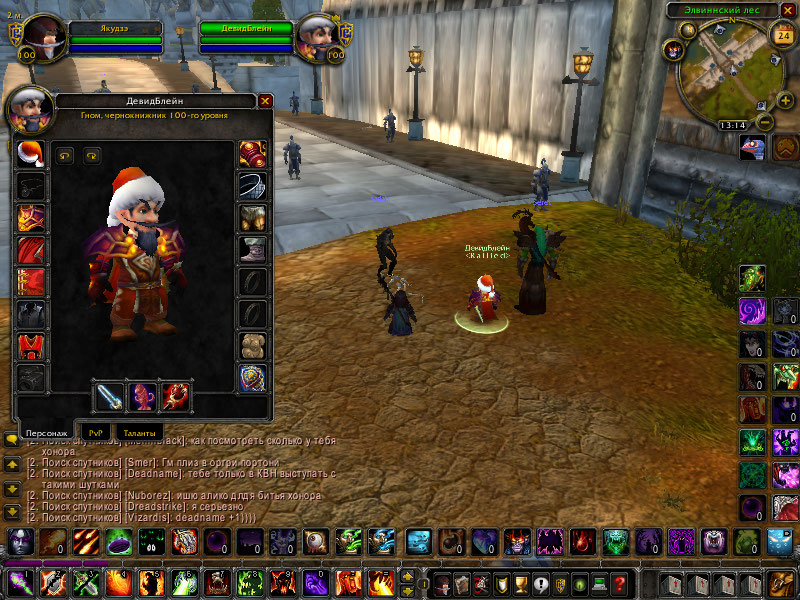Select the boots equipment slot
Viewport: 800px width, 600px height.
coord(253,248)
